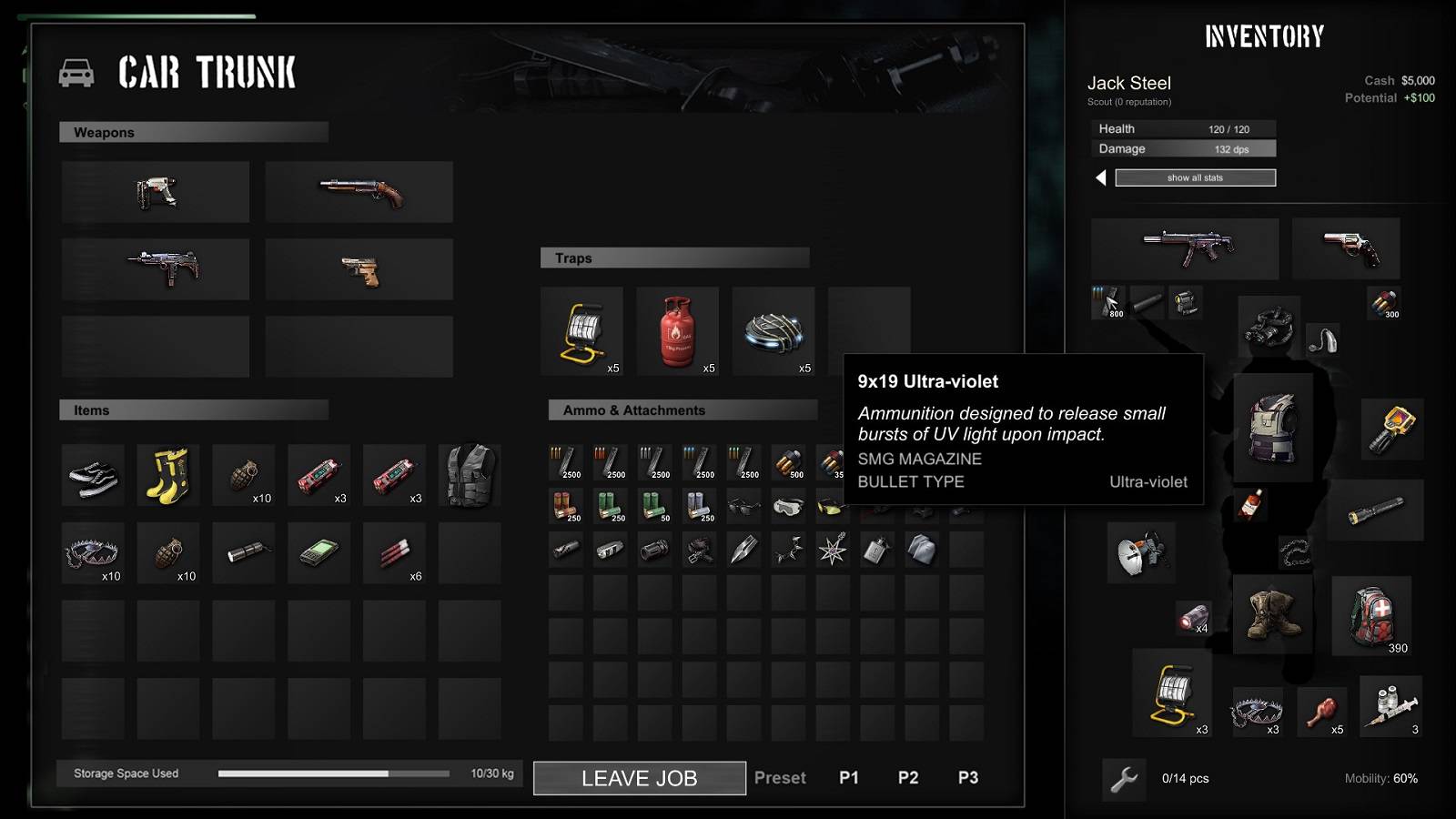Click the wrench tools icon

point(1124,779)
